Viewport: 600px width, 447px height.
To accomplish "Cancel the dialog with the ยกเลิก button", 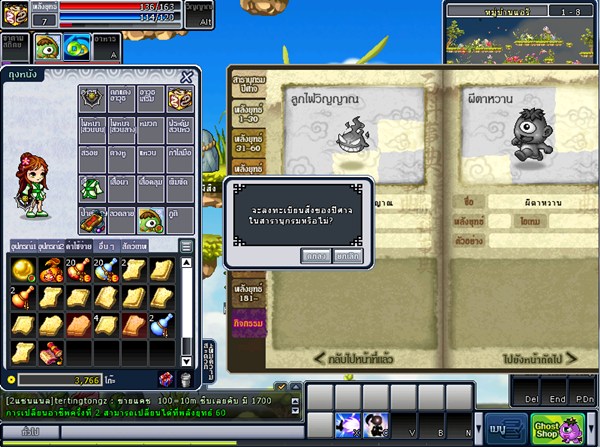I will pyautogui.click(x=348, y=256).
